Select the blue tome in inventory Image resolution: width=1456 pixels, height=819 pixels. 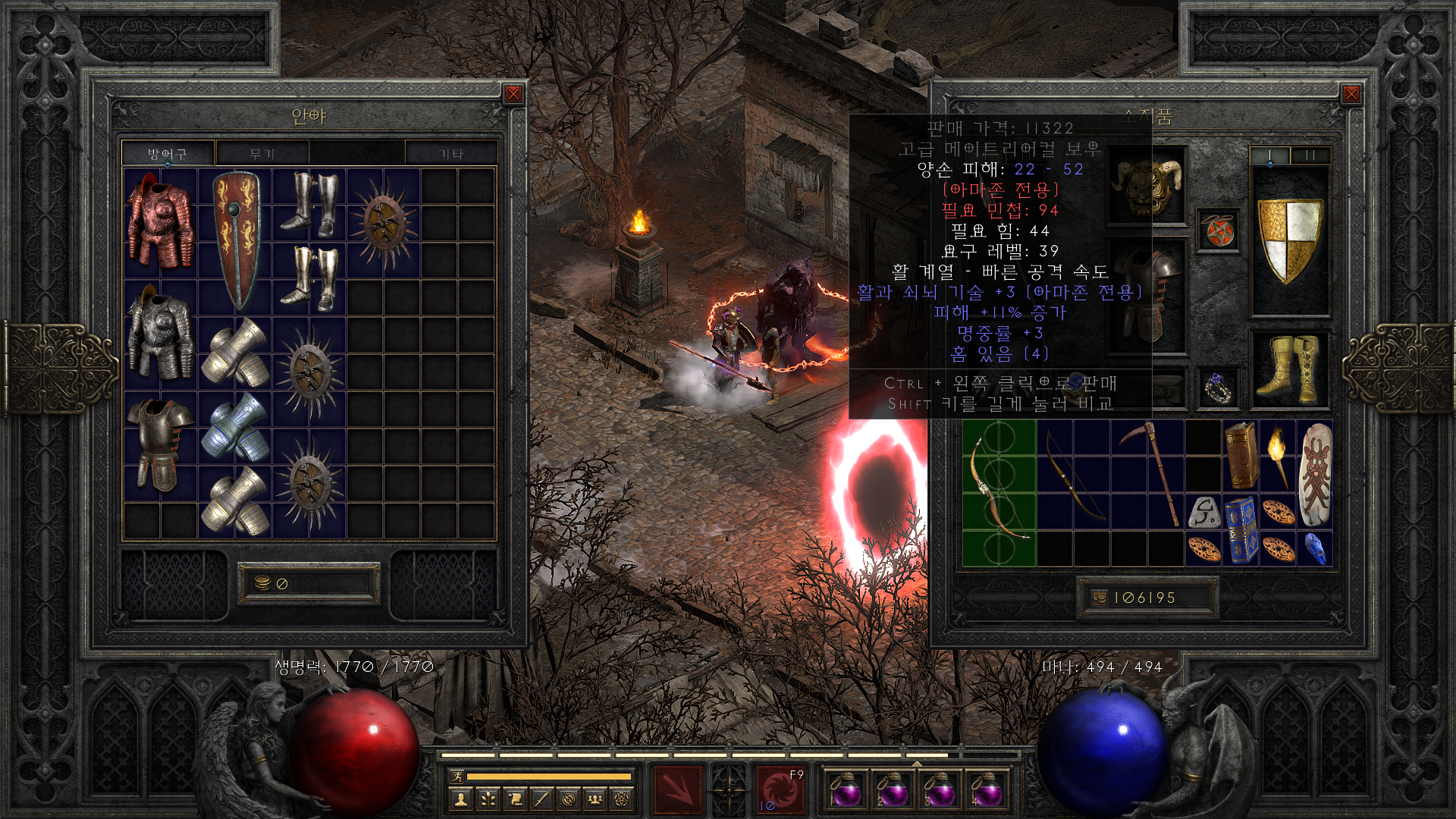[x=1241, y=529]
